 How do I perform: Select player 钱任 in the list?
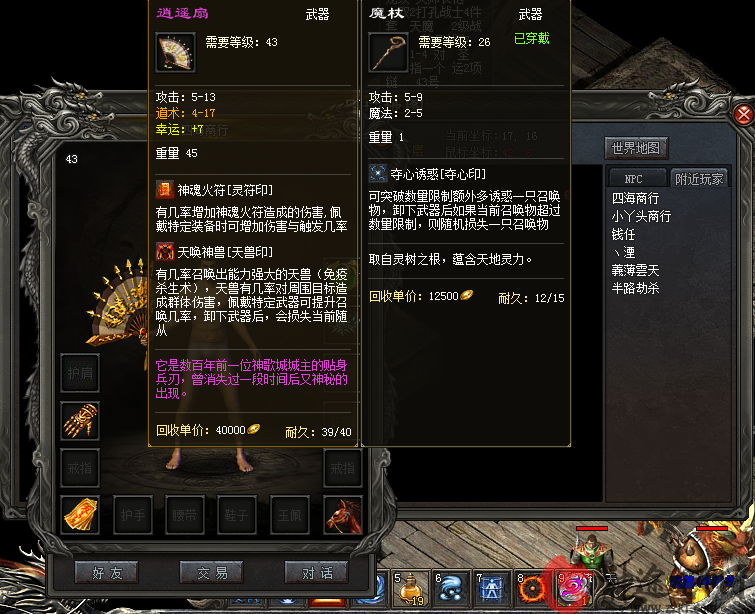coord(623,235)
